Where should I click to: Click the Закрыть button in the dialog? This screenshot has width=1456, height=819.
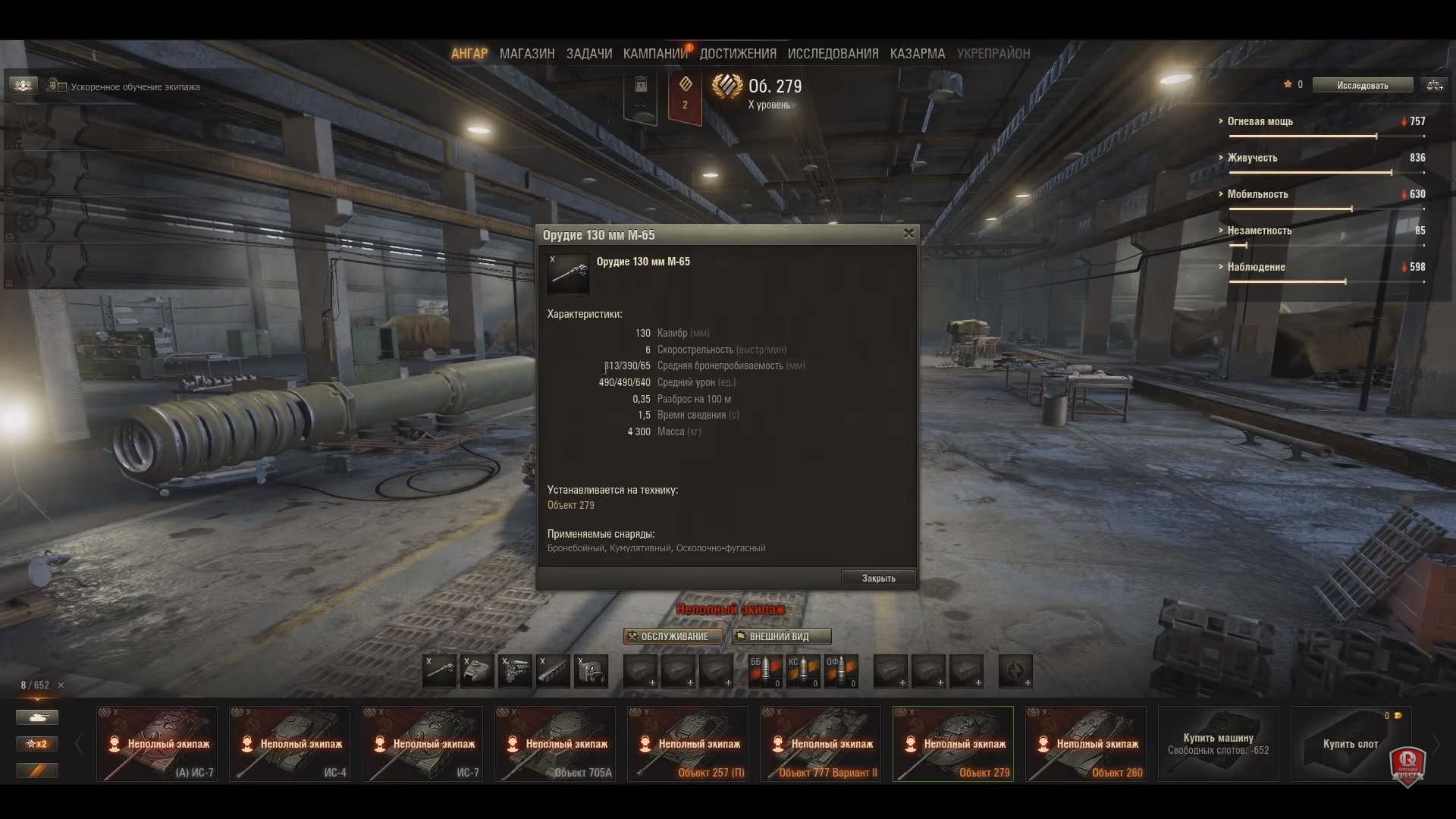pyautogui.click(x=878, y=579)
